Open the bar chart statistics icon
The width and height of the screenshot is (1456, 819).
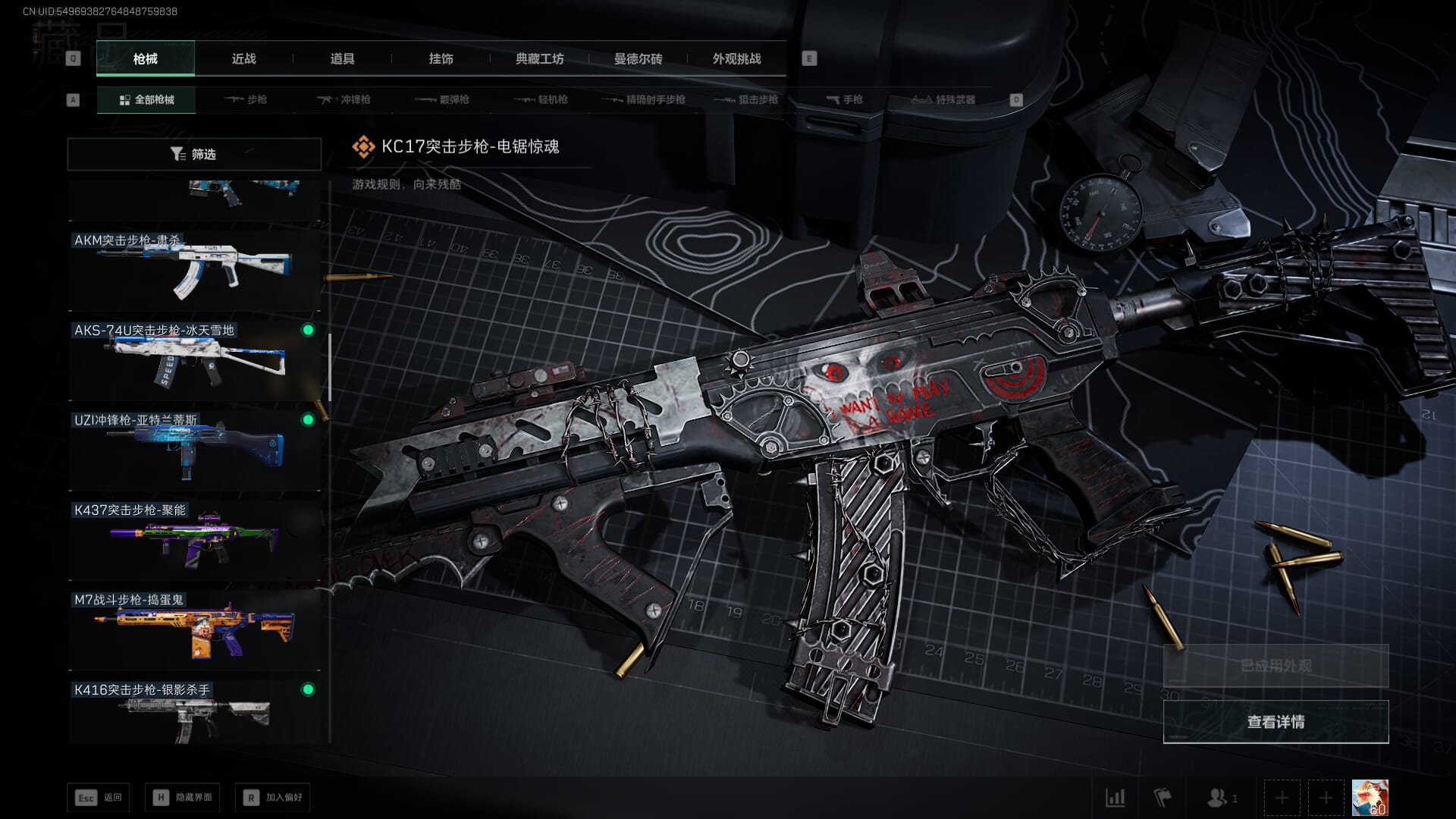pos(1115,798)
